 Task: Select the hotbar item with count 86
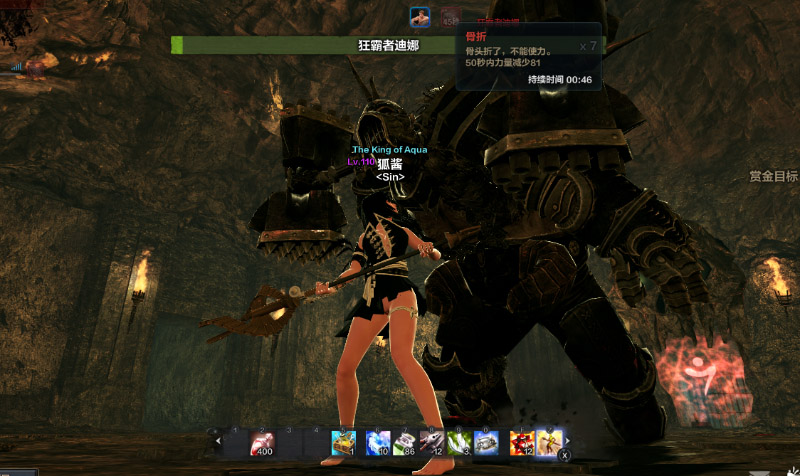tap(404, 442)
